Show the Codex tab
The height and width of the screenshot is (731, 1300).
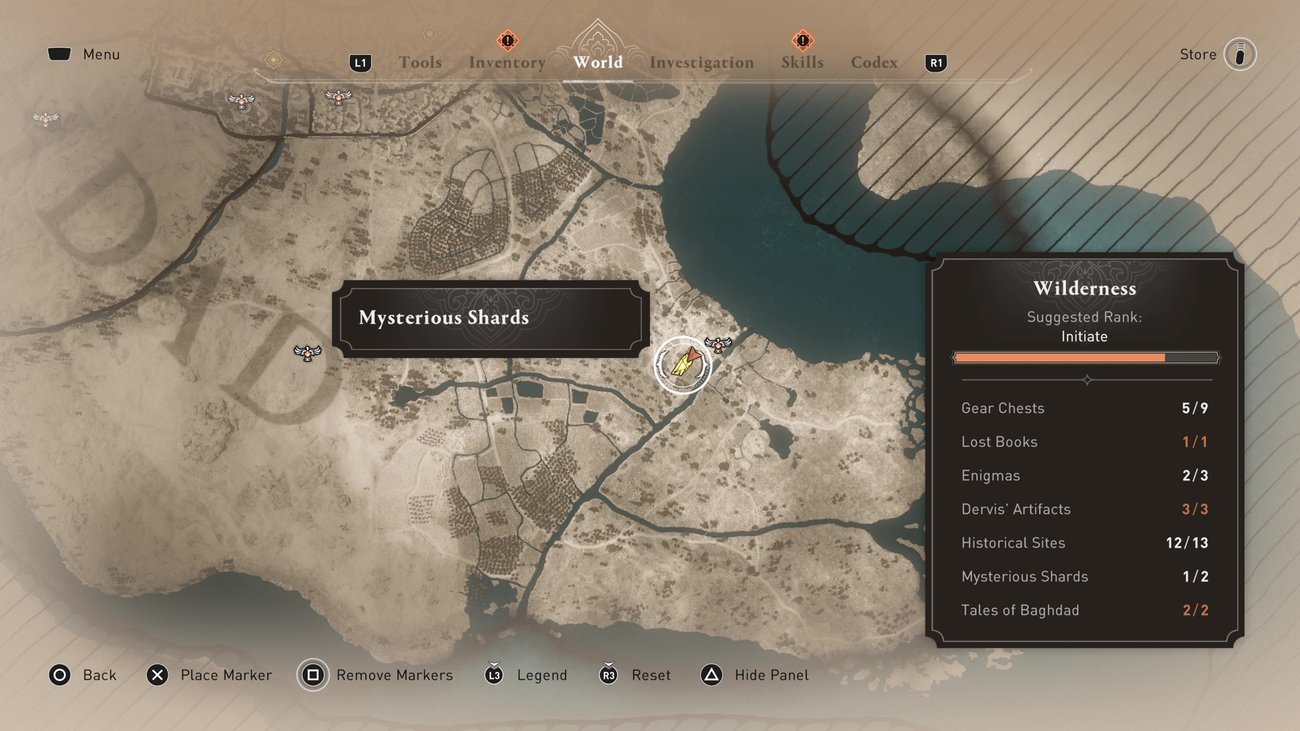pos(874,62)
